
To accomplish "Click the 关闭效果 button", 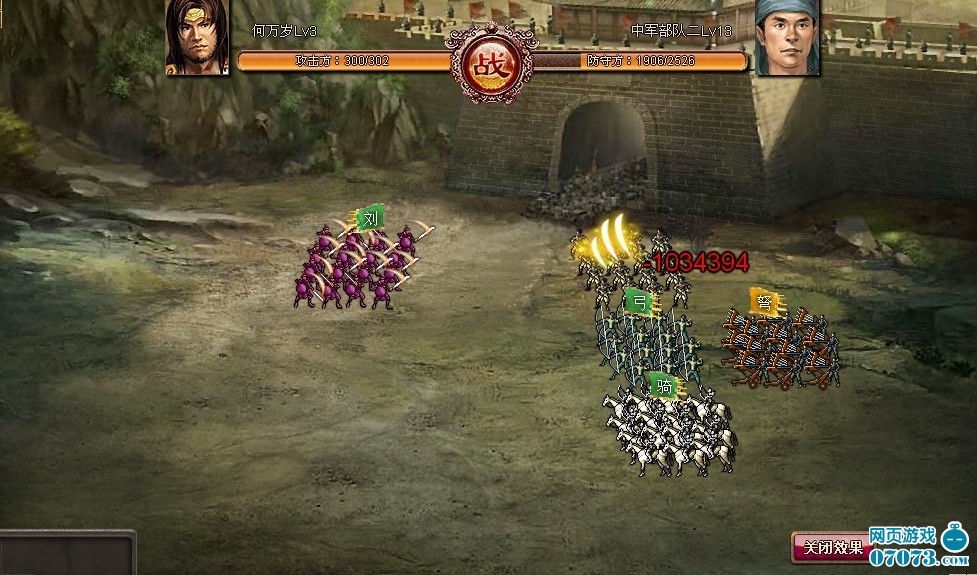I will [x=829, y=548].
